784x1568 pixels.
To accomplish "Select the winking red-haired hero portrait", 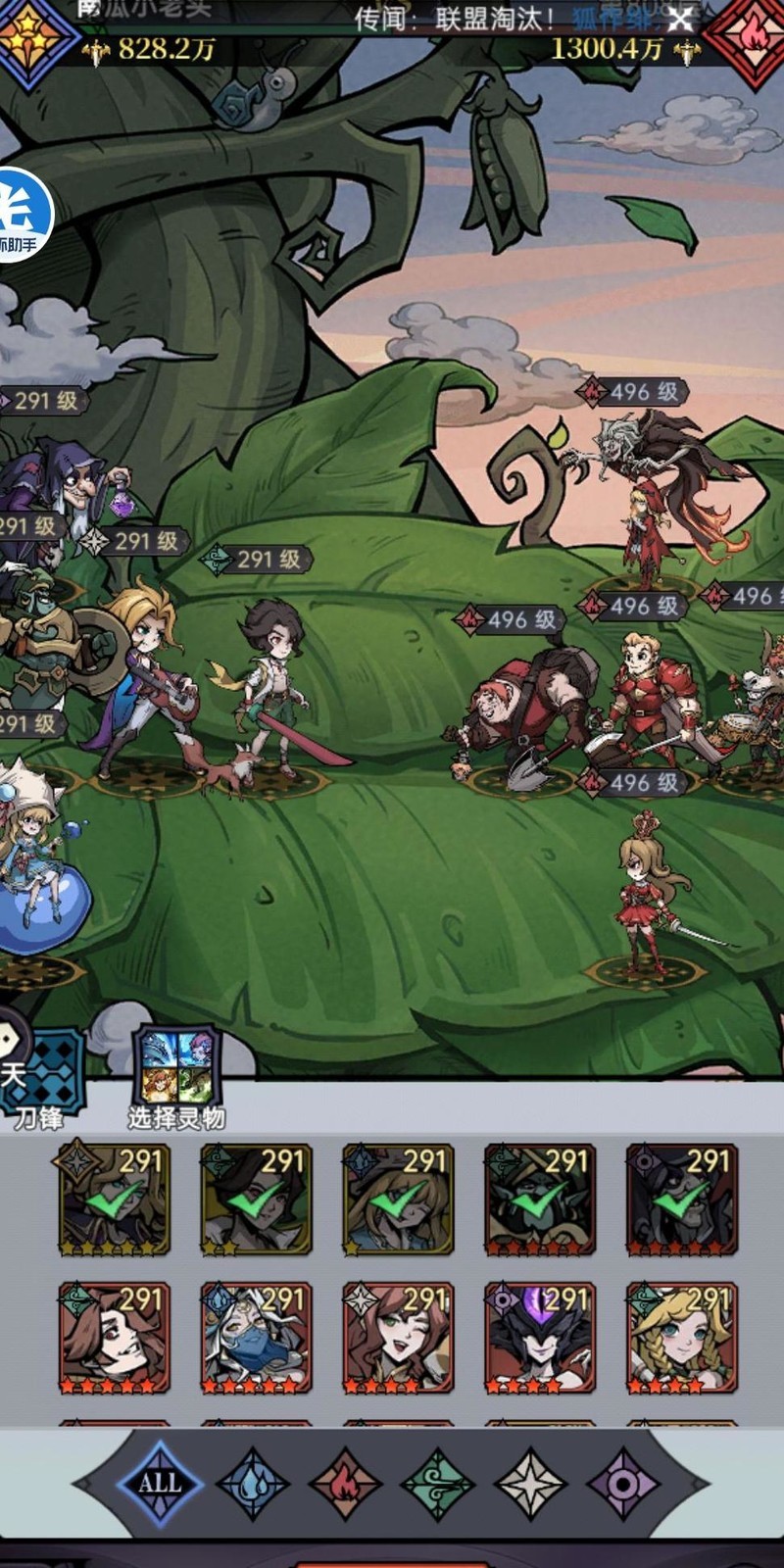I will (398, 1338).
